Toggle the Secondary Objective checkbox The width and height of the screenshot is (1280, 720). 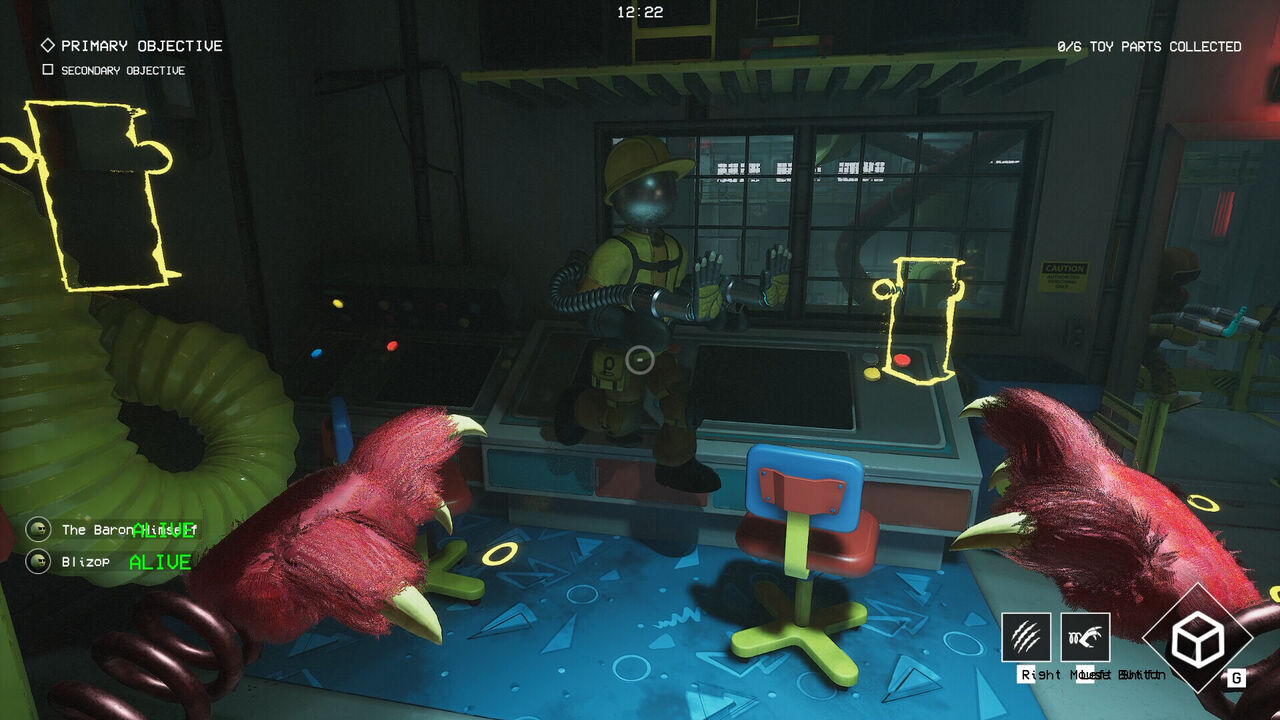click(x=45, y=69)
